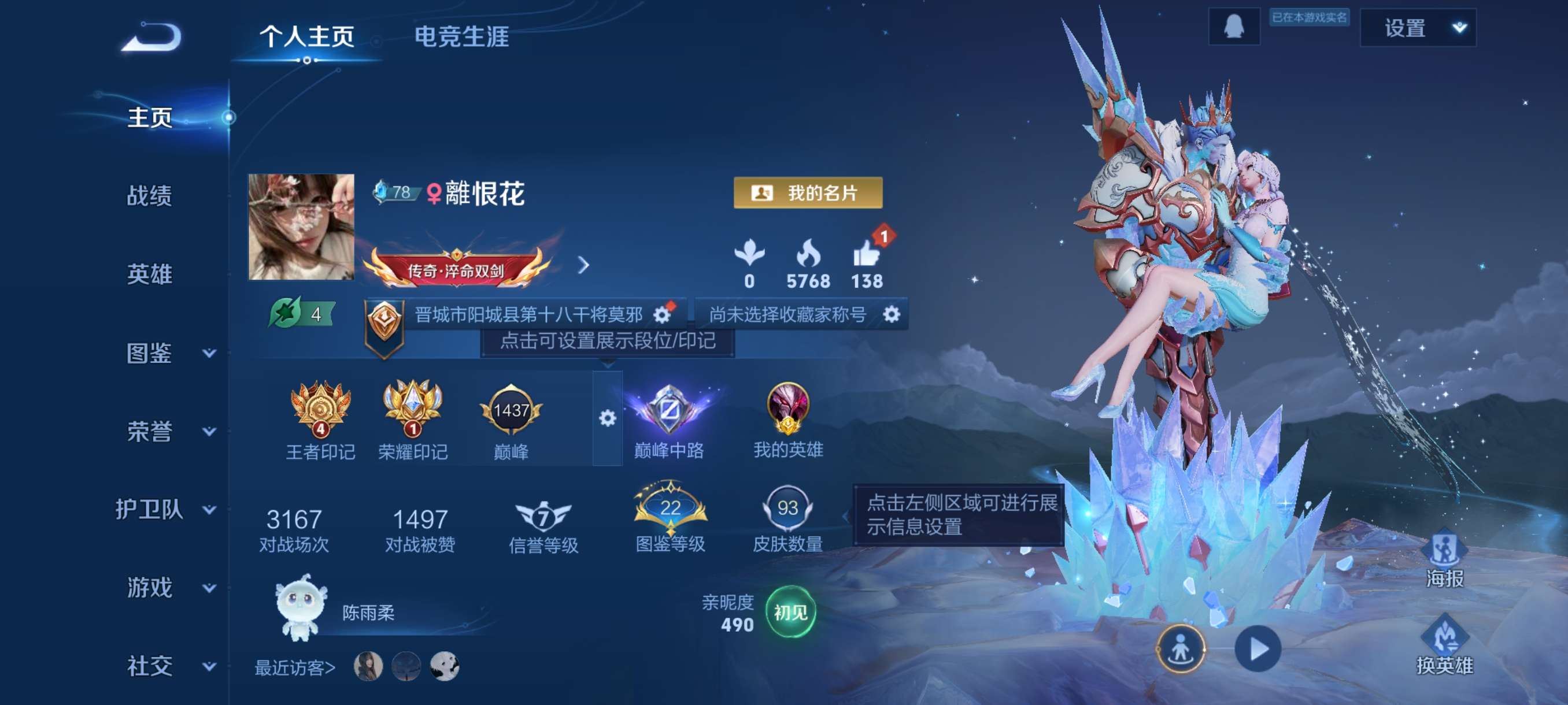Image resolution: width=1568 pixels, height=705 pixels.
Task: Click gear beside 尚未选择收藏家称号
Action: click(891, 314)
